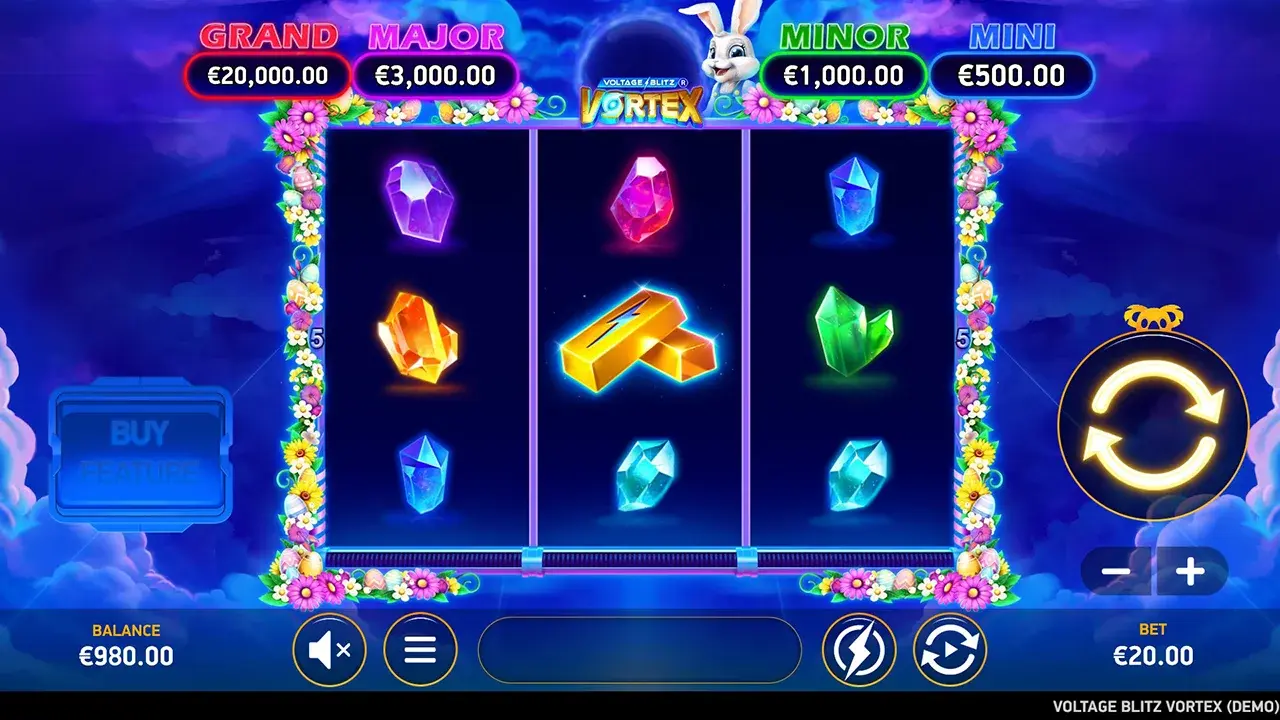The image size is (1280, 720).
Task: Activate turbo spin lightning icon
Action: (x=861, y=649)
